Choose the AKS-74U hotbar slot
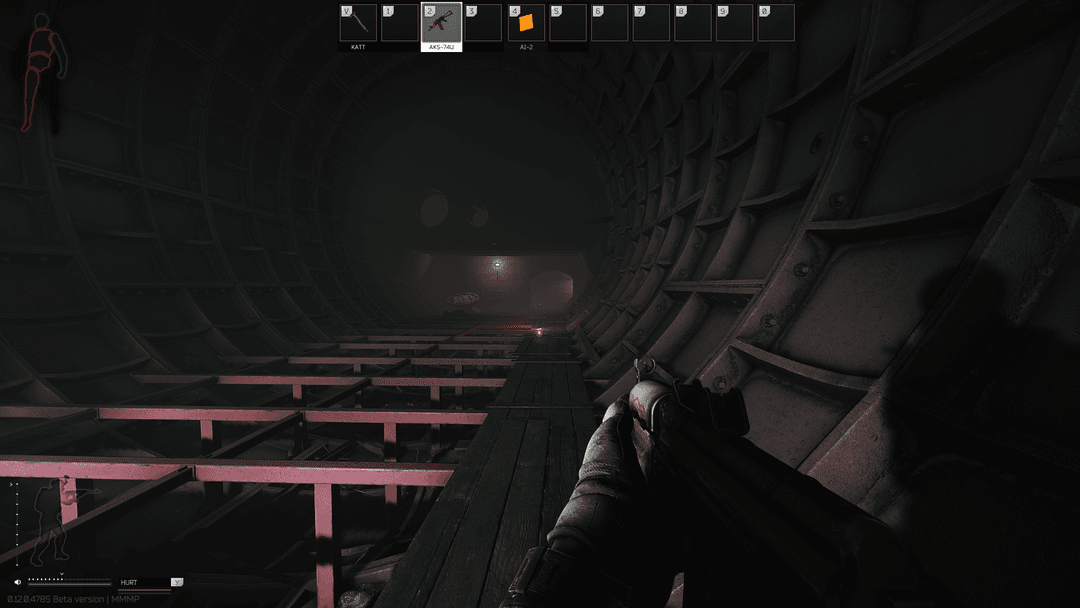 [x=441, y=23]
